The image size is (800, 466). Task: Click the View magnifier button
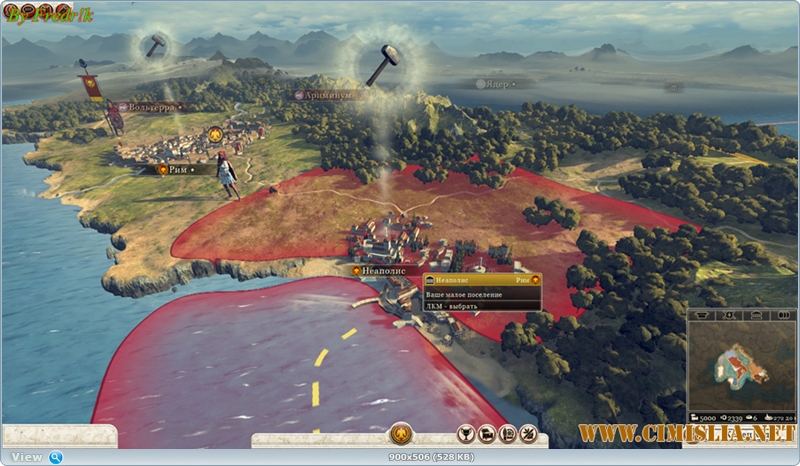click(56, 457)
